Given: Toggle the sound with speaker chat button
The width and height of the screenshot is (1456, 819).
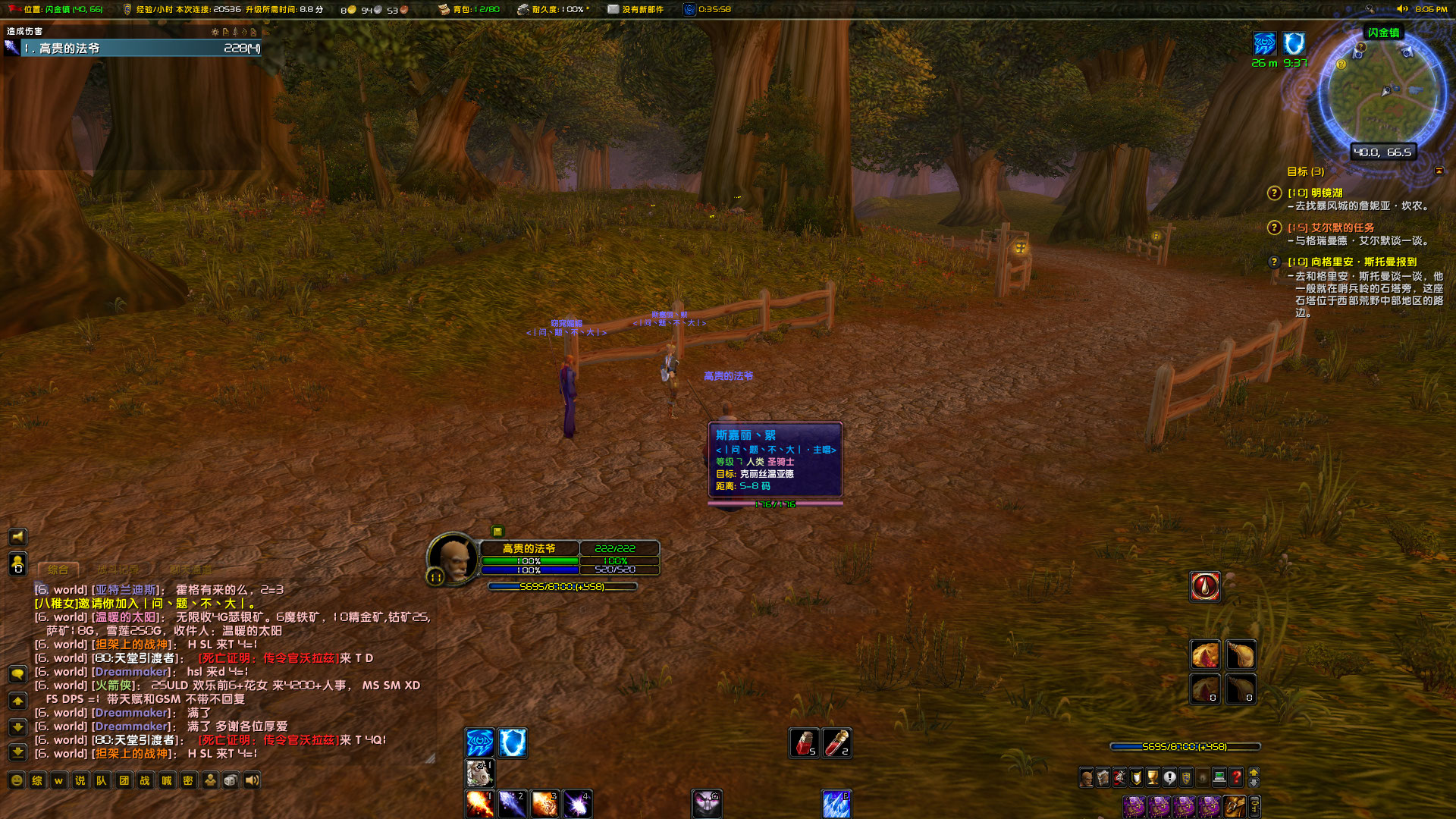Looking at the screenshot, I should [x=253, y=780].
